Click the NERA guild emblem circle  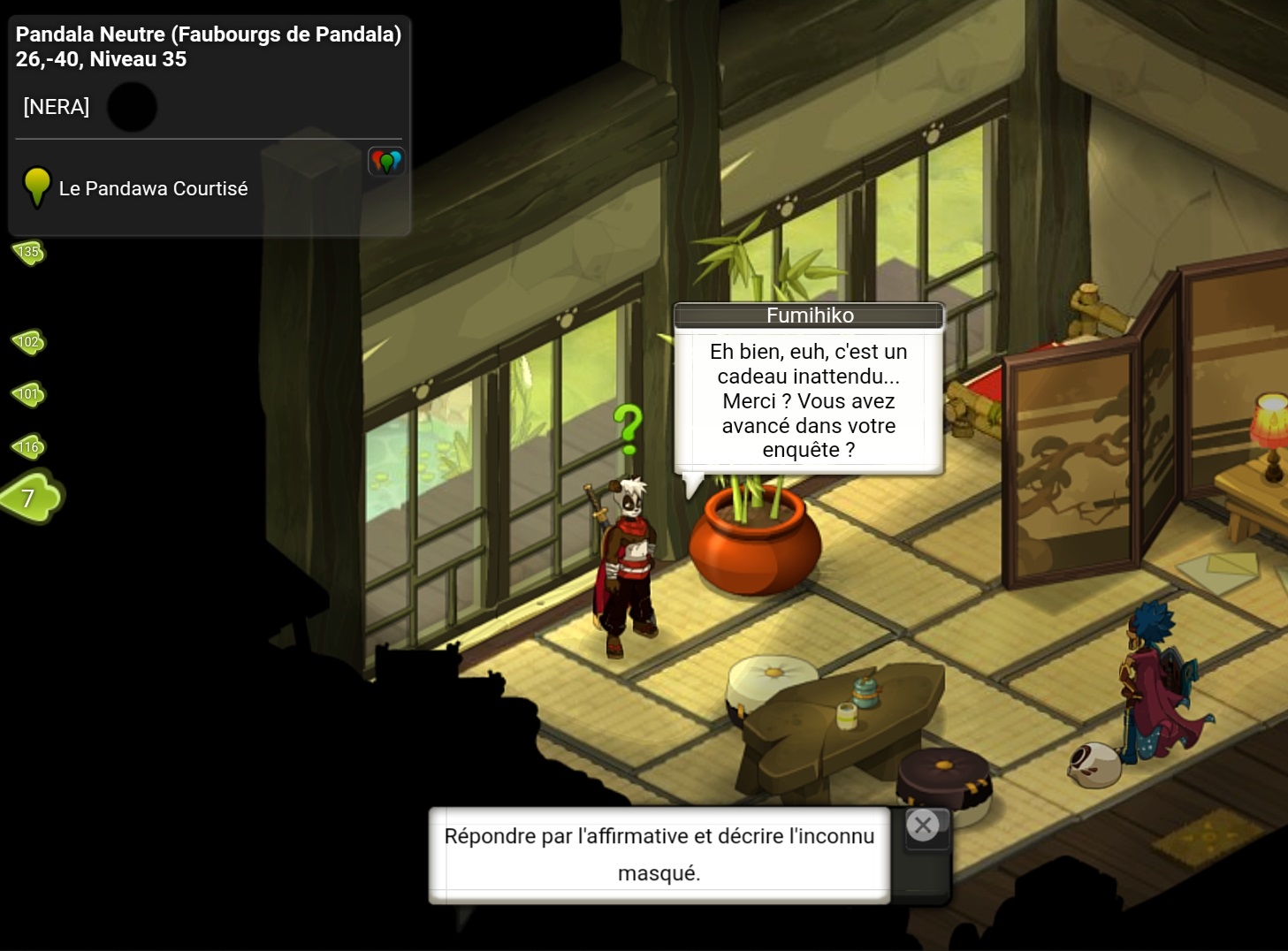132,108
